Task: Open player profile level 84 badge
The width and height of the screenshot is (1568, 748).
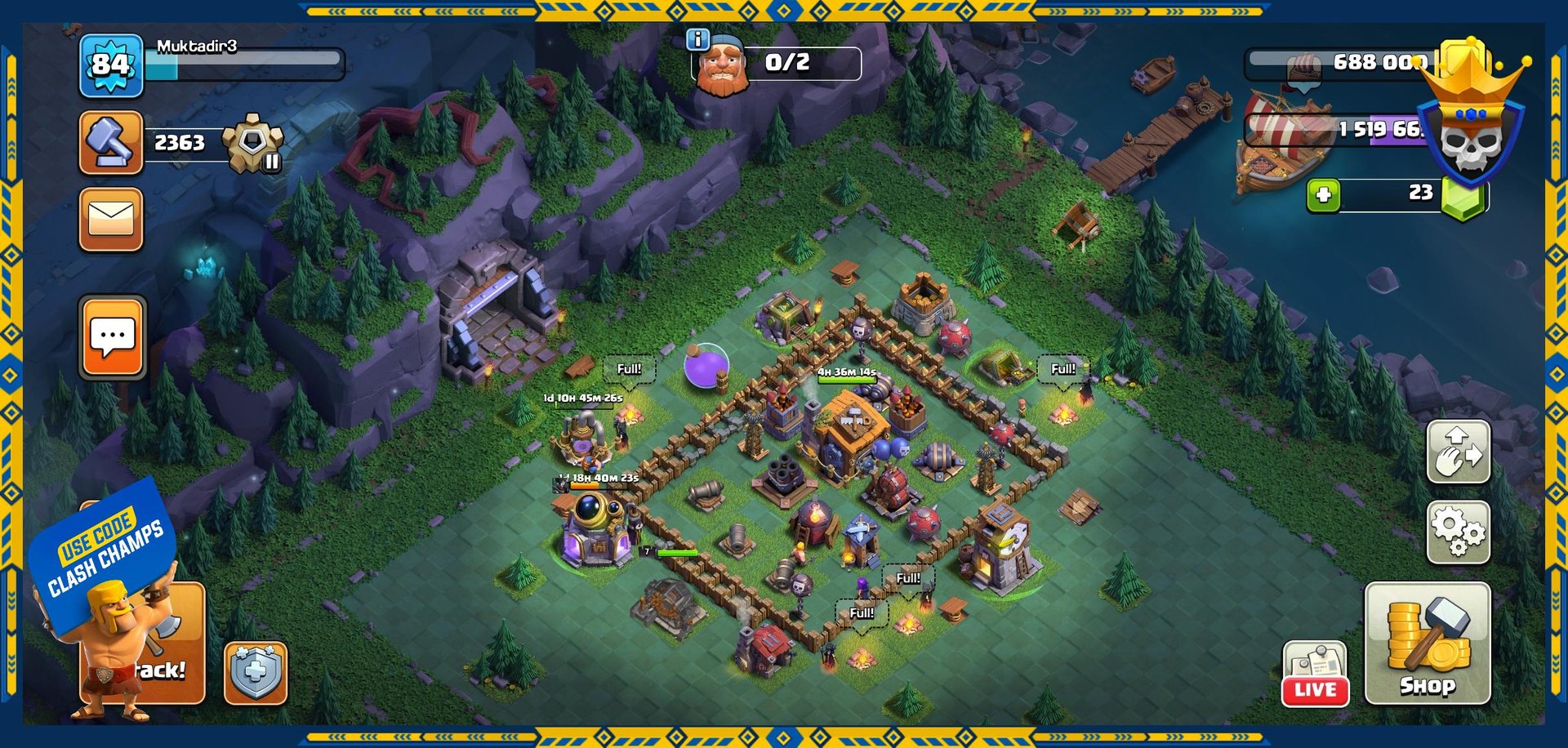Action: (x=111, y=65)
